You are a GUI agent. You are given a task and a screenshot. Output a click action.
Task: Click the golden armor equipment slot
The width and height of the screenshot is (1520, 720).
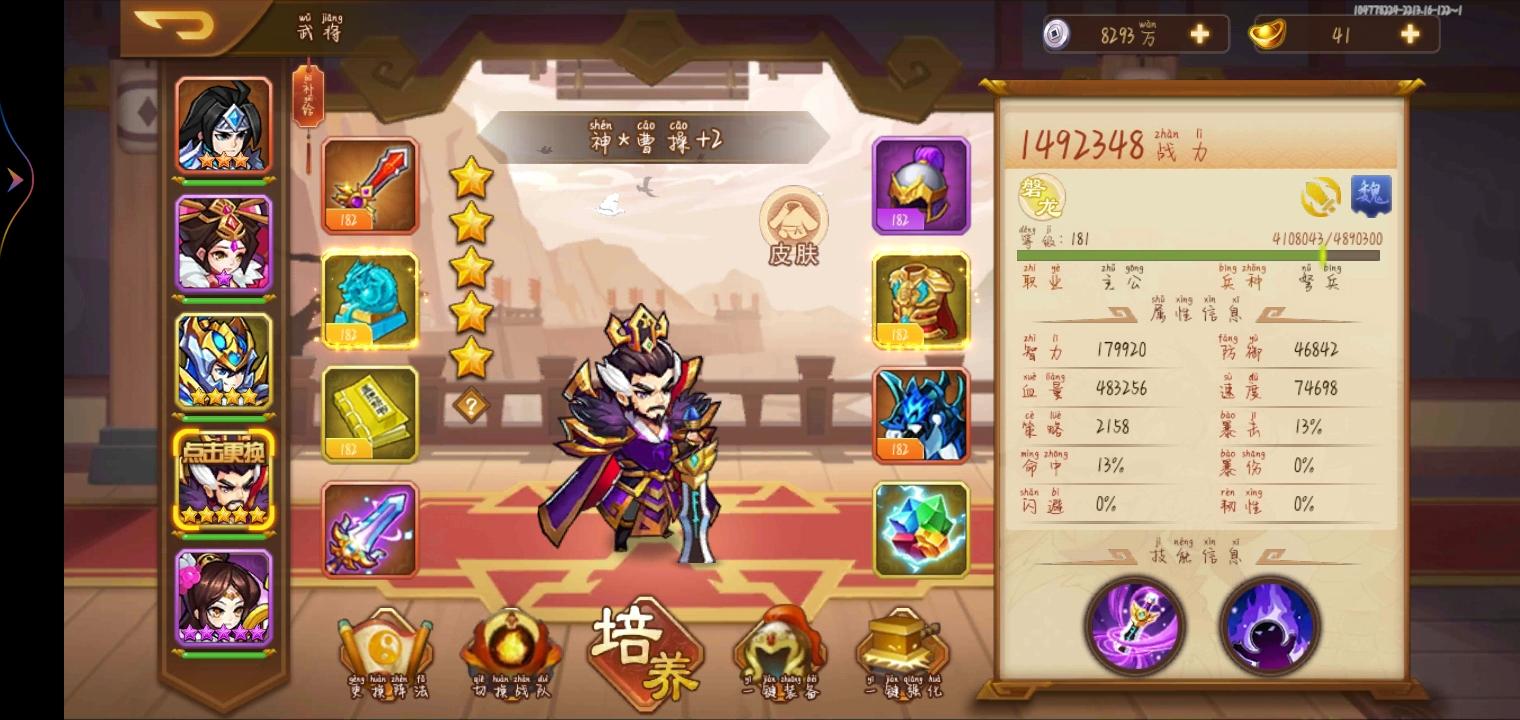coord(919,300)
